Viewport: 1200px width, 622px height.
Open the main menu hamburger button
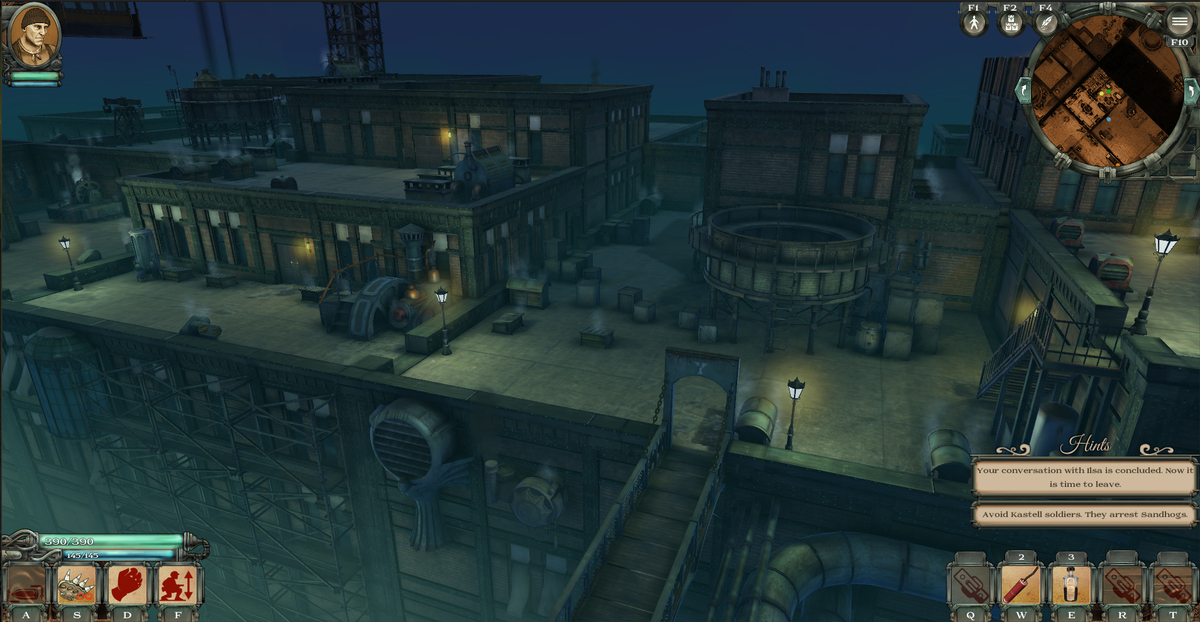1179,22
